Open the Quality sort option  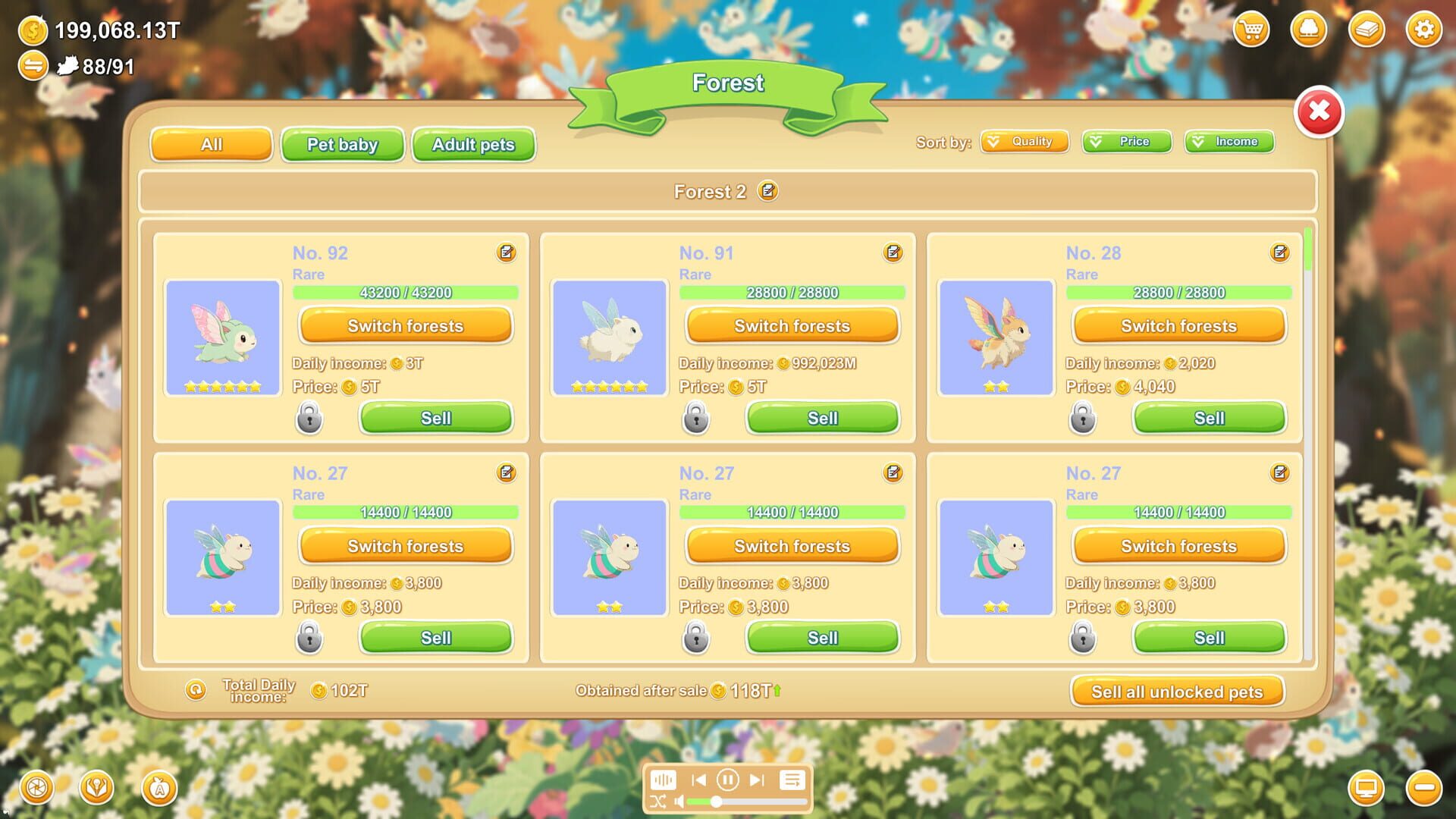[x=1025, y=141]
